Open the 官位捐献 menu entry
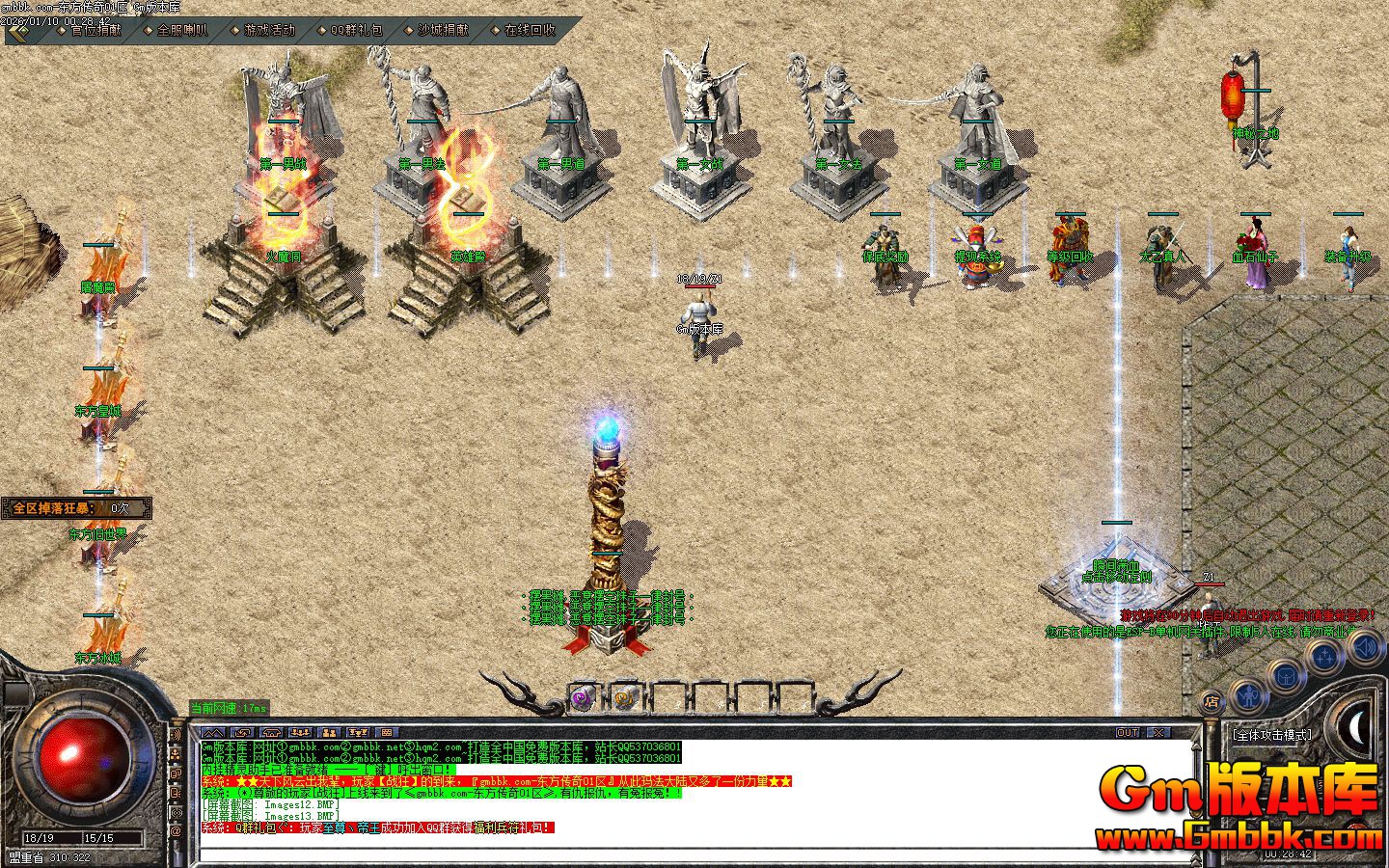1389x868 pixels. pyautogui.click(x=95, y=30)
